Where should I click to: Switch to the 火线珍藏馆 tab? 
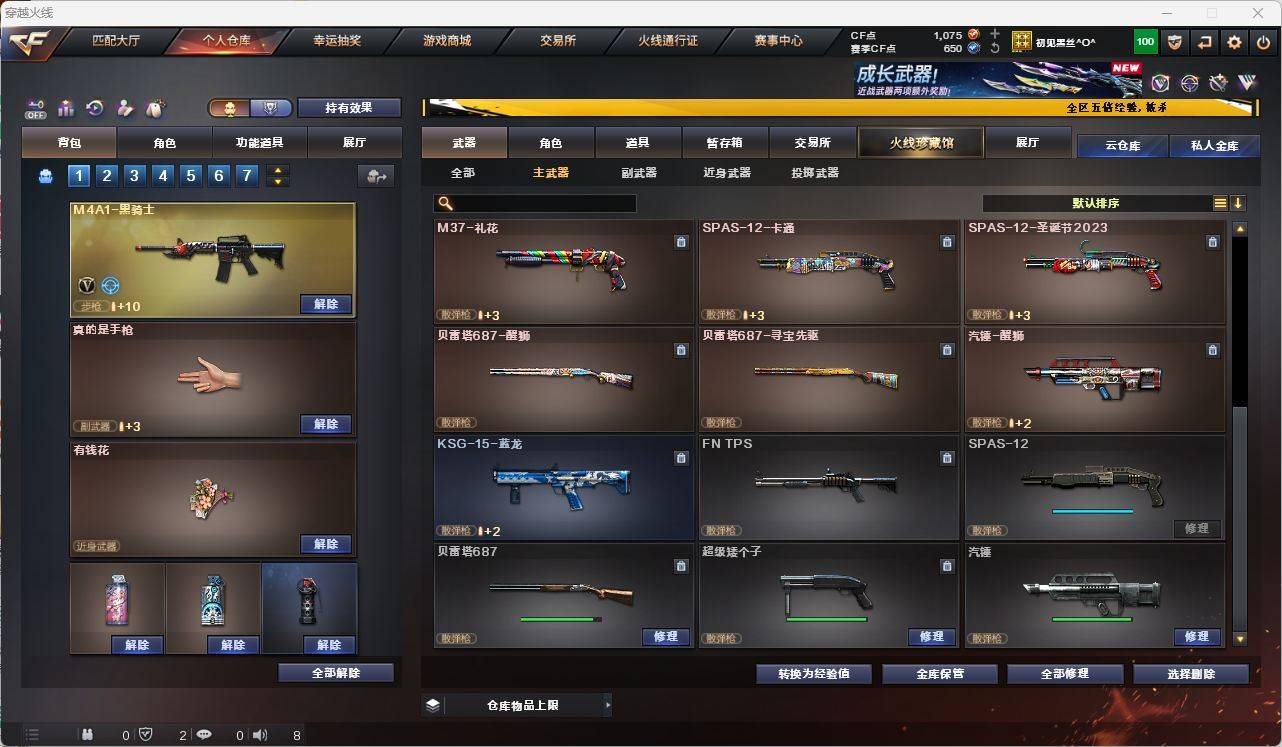(919, 142)
